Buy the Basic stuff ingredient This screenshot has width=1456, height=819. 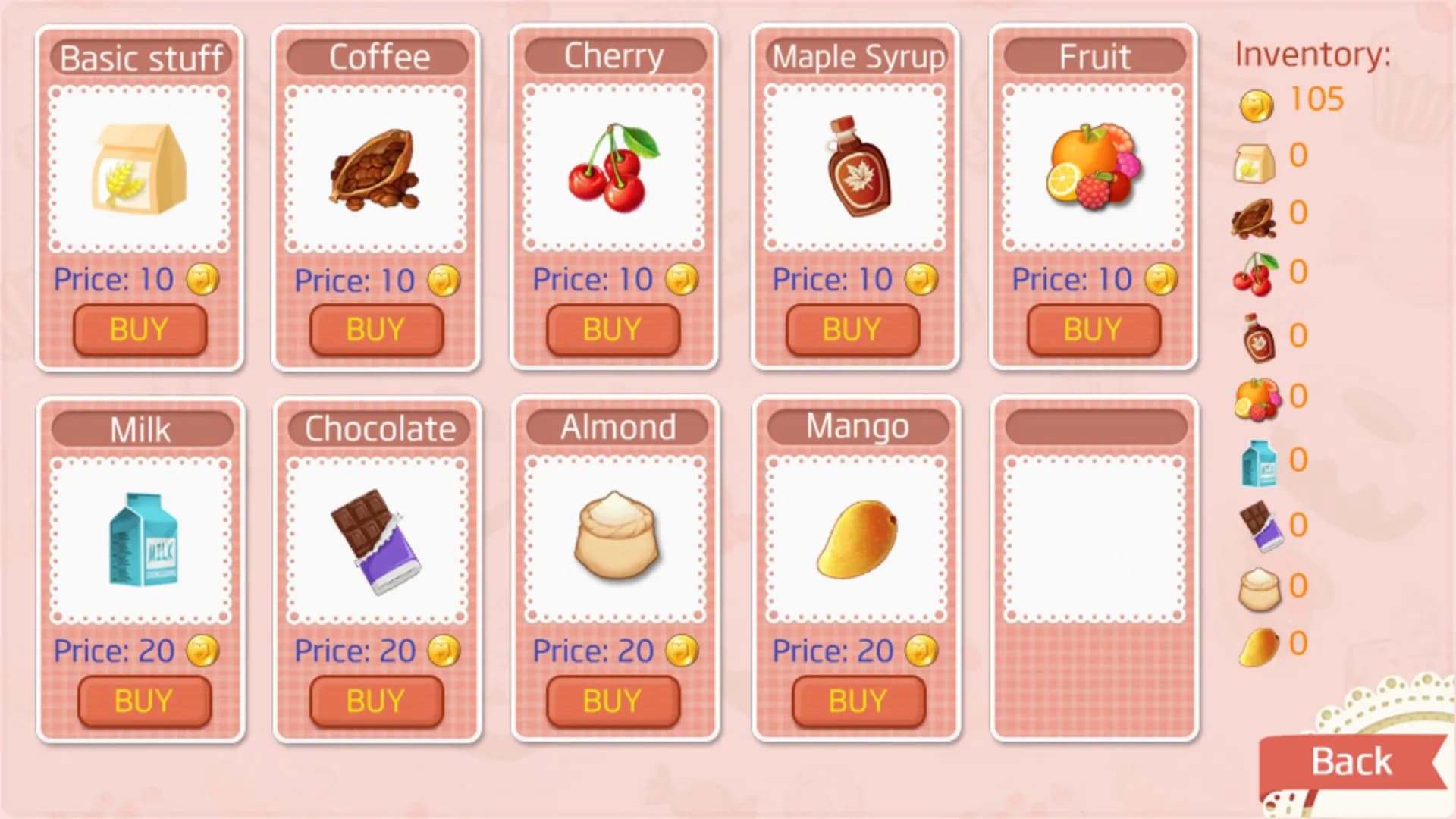[x=140, y=330]
